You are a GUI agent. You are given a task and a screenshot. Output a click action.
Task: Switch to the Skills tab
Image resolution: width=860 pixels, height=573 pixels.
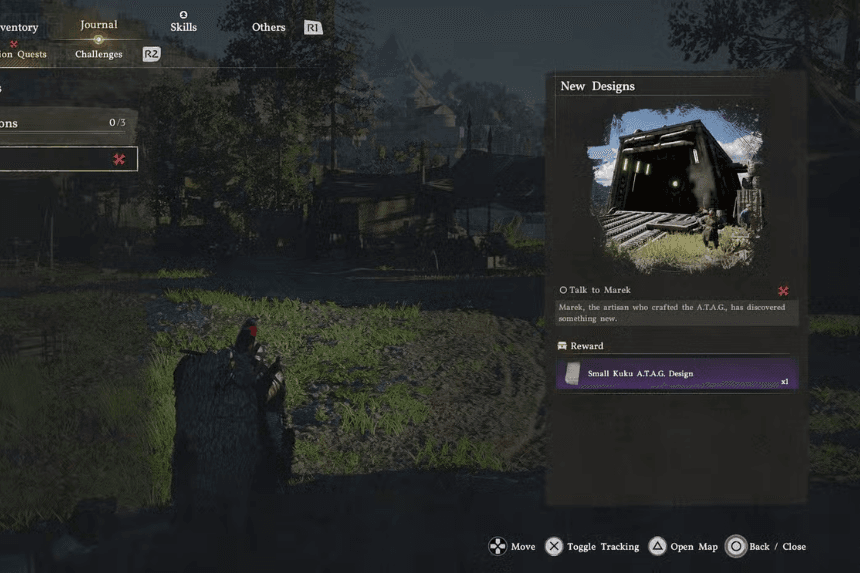tap(183, 27)
